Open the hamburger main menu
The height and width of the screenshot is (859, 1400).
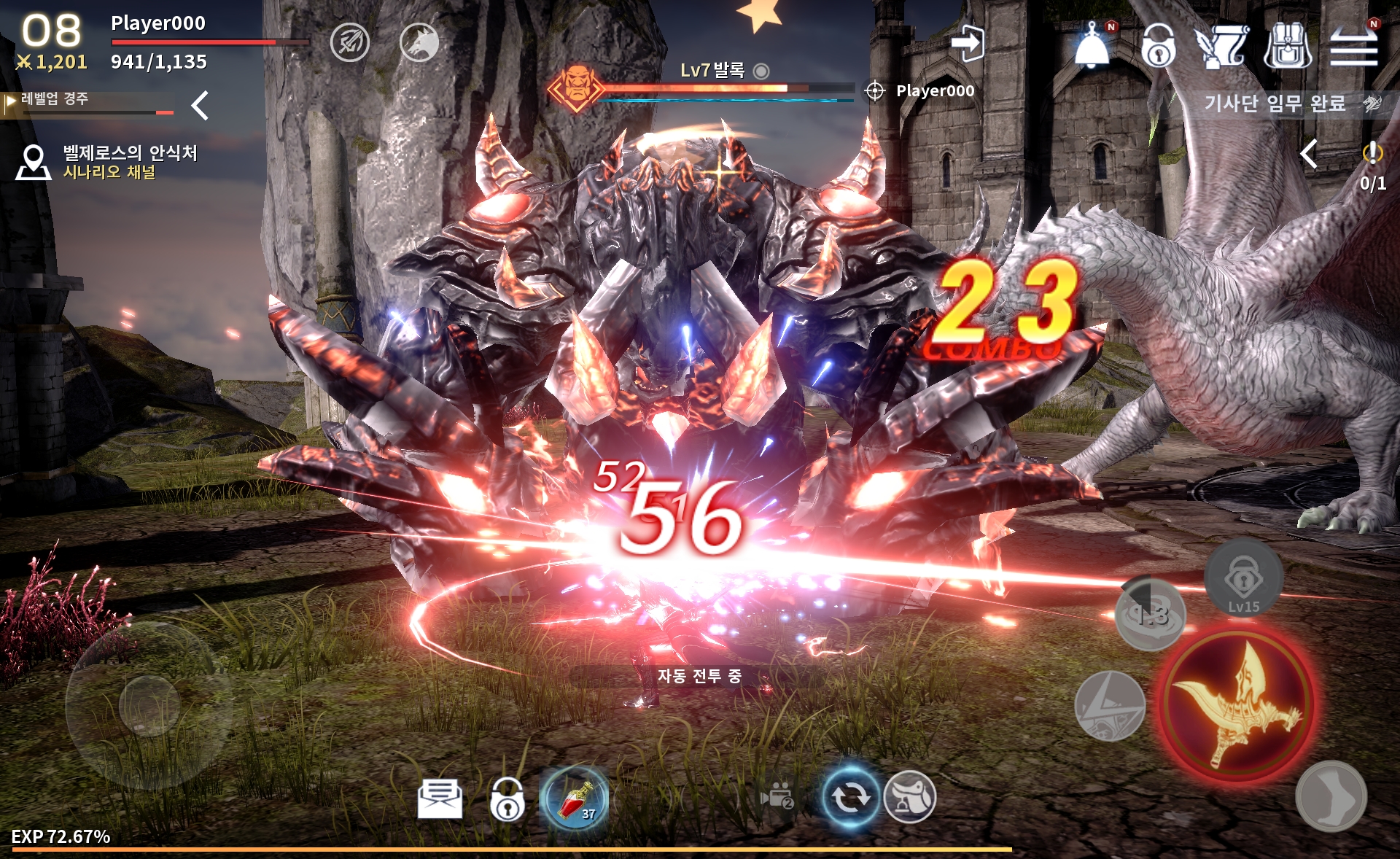click(1353, 45)
